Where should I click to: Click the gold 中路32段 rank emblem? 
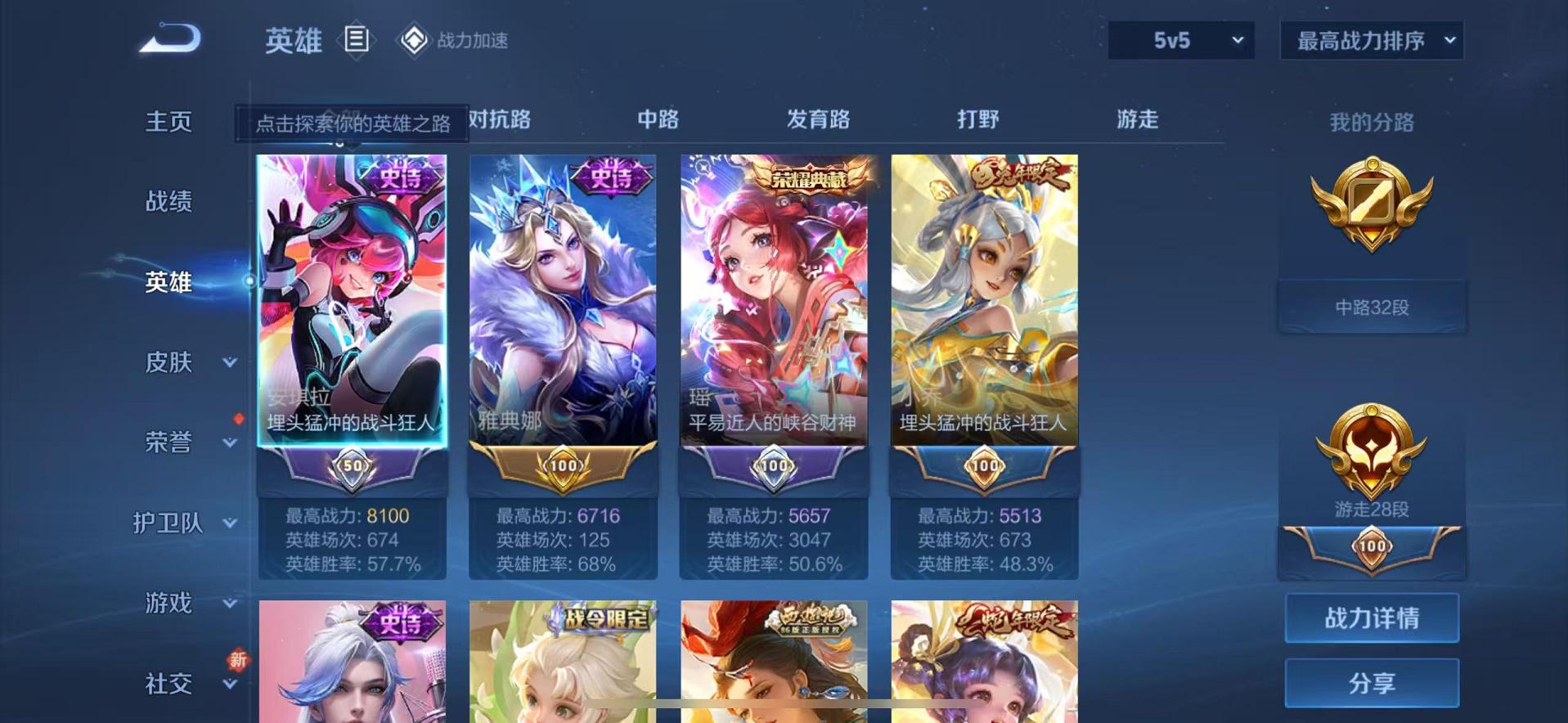(1373, 204)
